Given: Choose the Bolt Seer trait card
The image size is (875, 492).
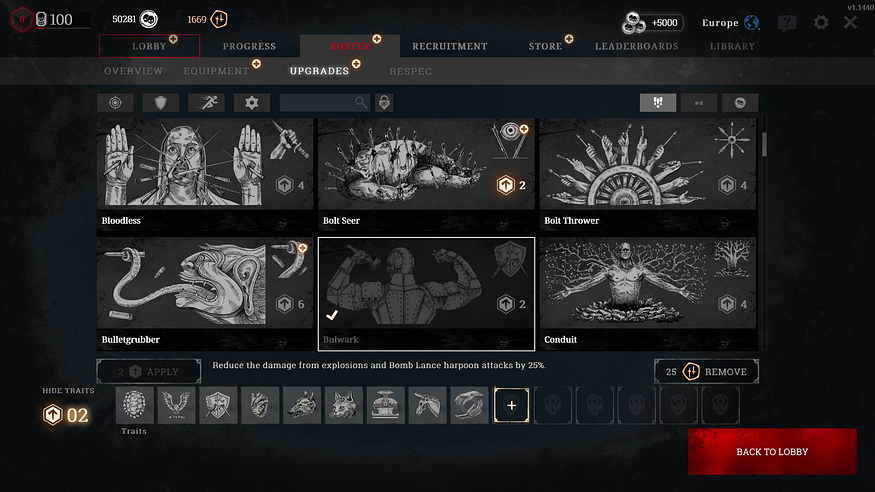Looking at the screenshot, I should click(426, 173).
